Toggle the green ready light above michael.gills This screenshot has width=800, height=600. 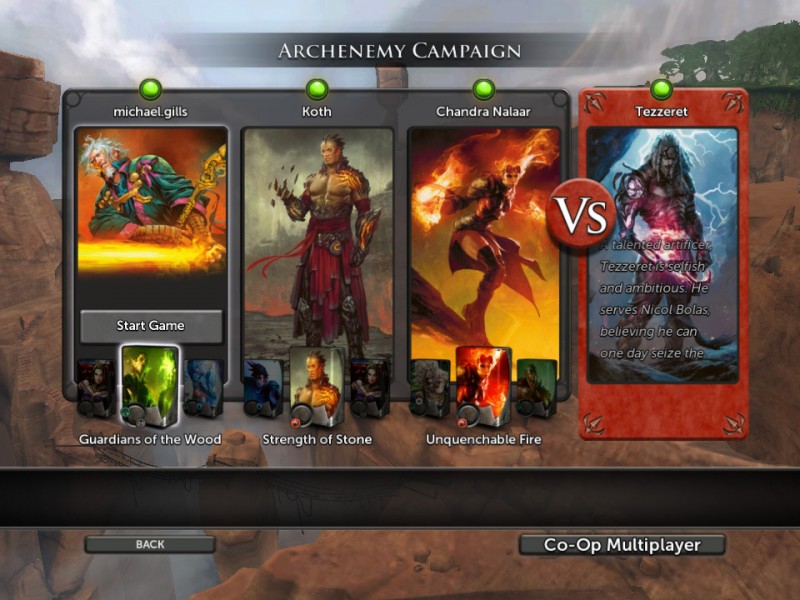pyautogui.click(x=151, y=89)
